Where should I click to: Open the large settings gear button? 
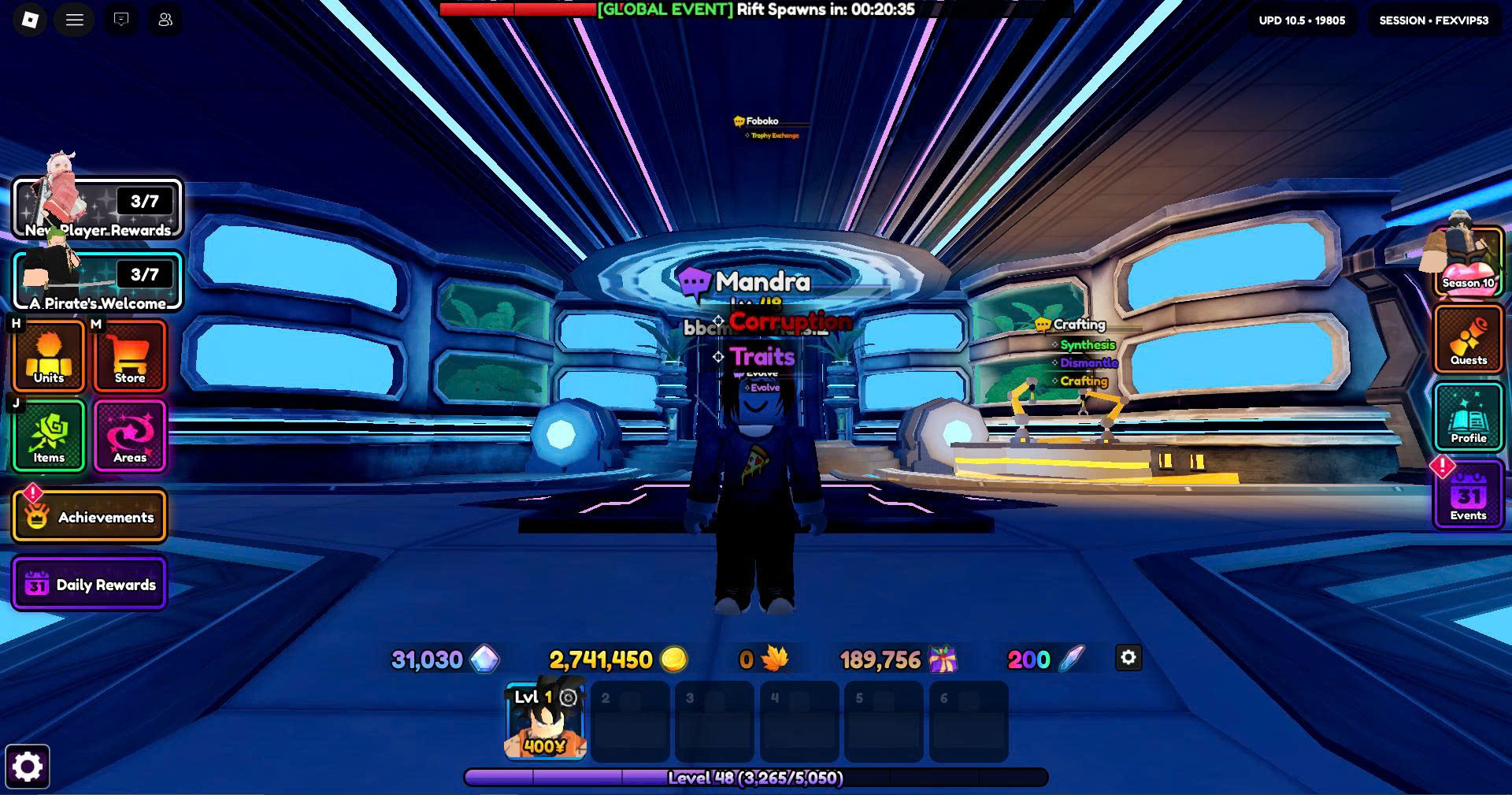(28, 767)
